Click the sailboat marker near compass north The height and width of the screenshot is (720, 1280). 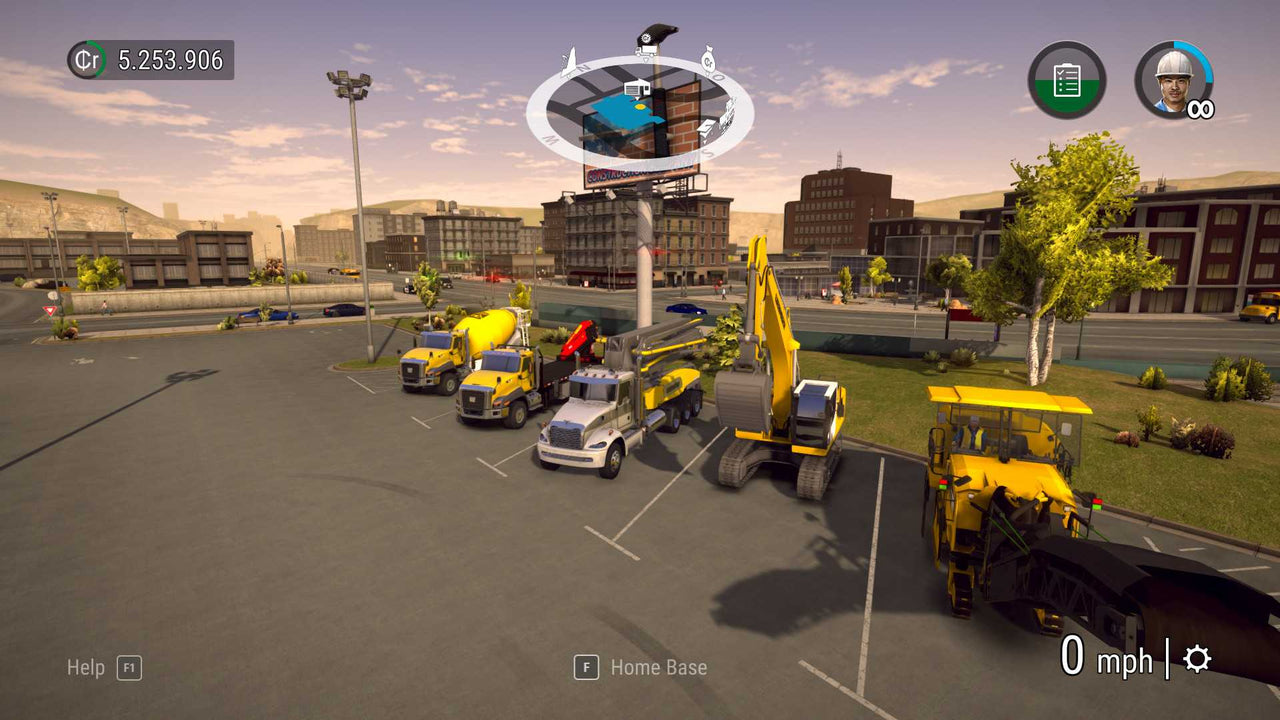click(568, 62)
